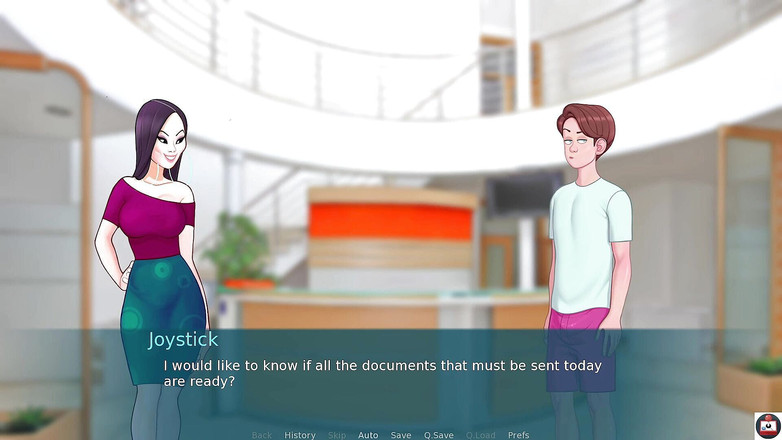Open the Save menu
Viewport: 782px width, 440px height.
401,435
